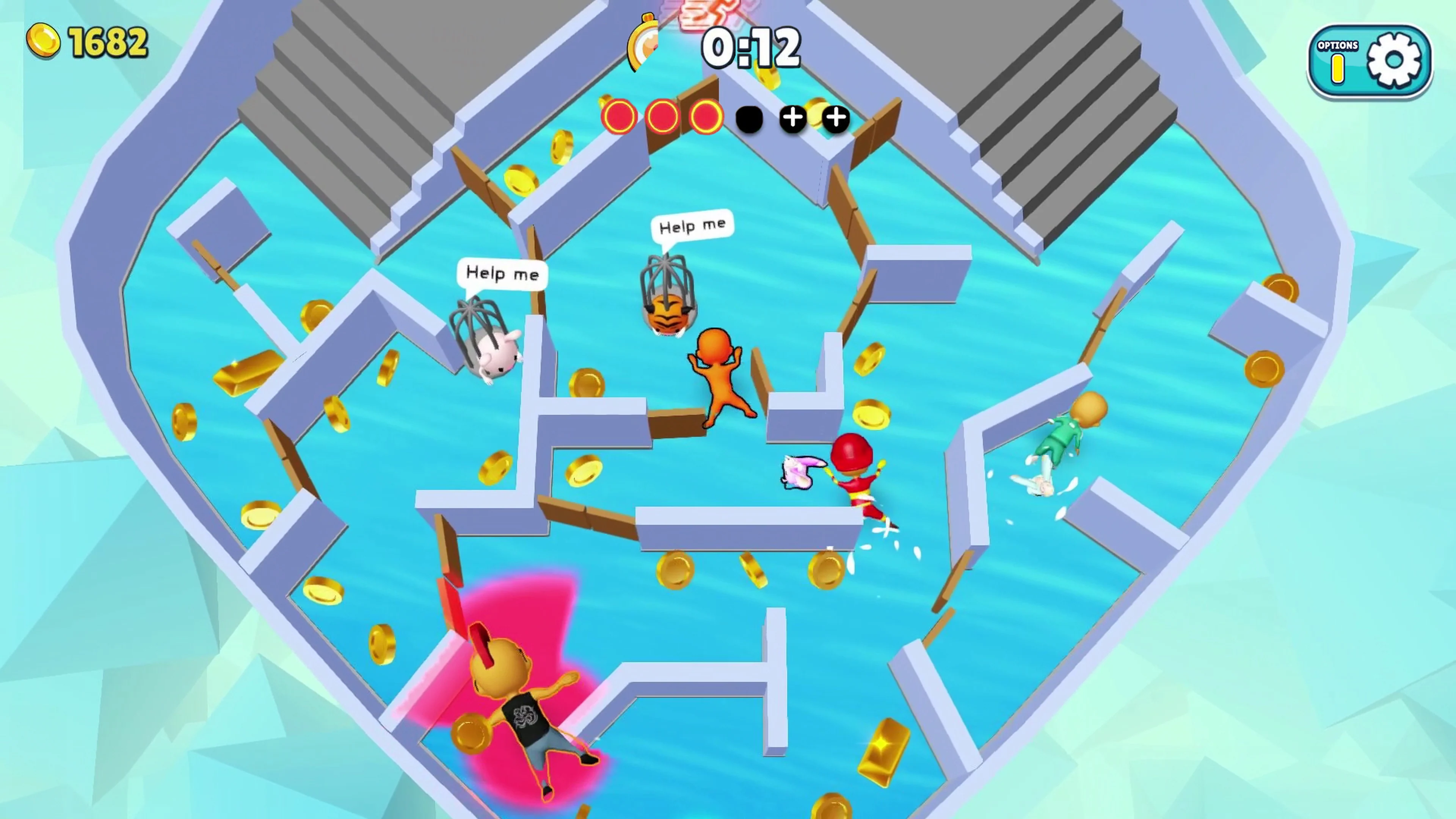The image size is (1456, 819).
Task: Click the second red player indicator circle
Action: tap(662, 117)
